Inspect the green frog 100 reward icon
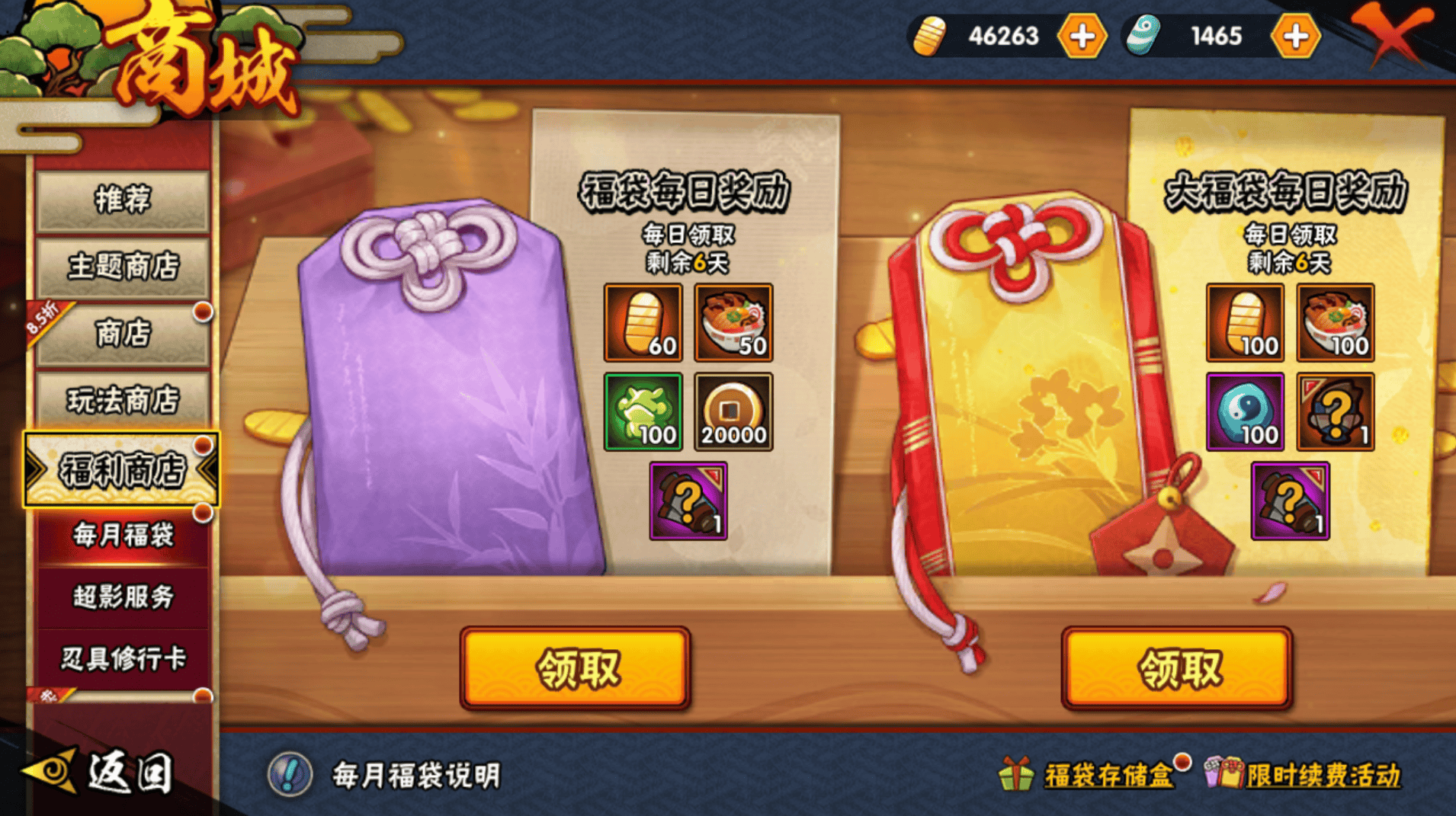Image resolution: width=1456 pixels, height=816 pixels. 643,411
